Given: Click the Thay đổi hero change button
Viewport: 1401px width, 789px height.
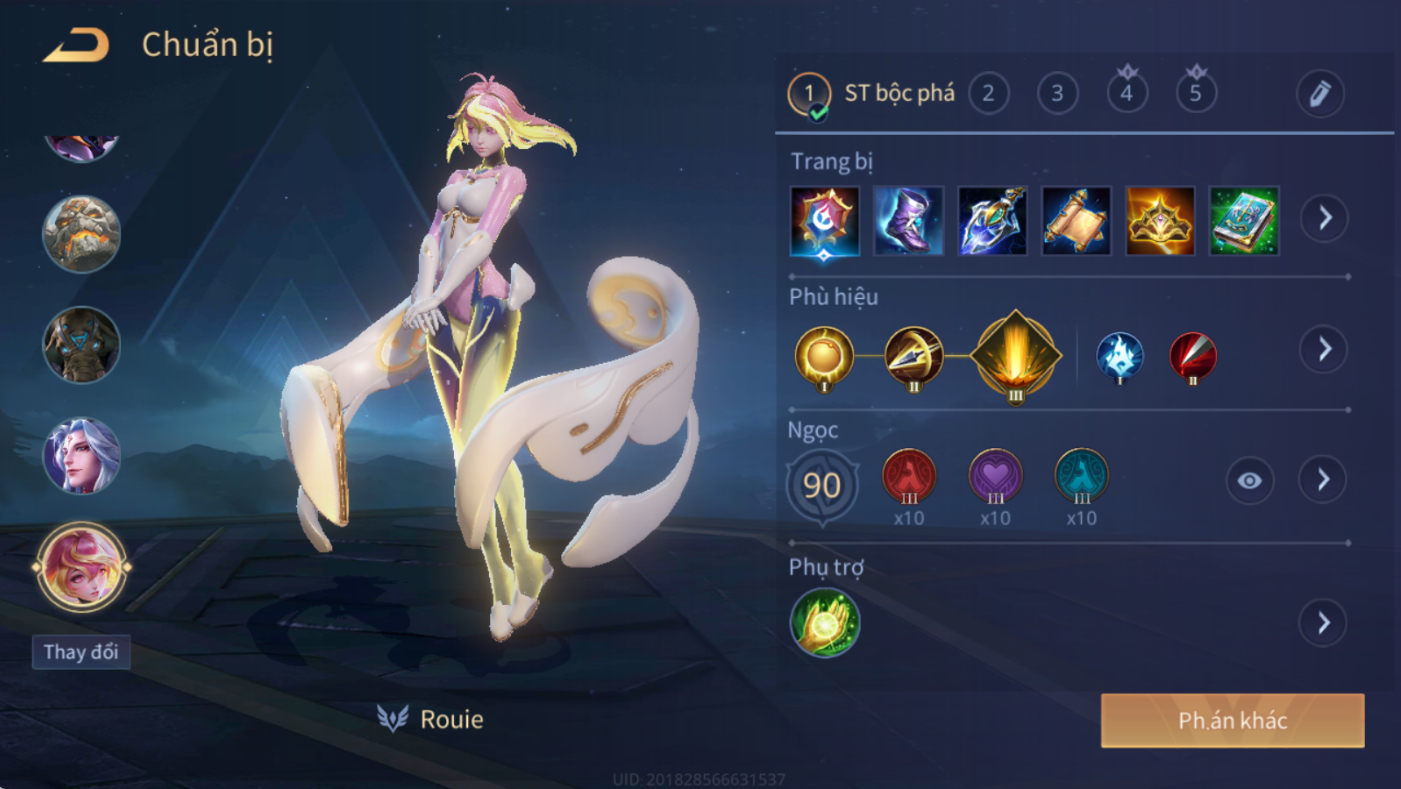Looking at the screenshot, I should [81, 653].
